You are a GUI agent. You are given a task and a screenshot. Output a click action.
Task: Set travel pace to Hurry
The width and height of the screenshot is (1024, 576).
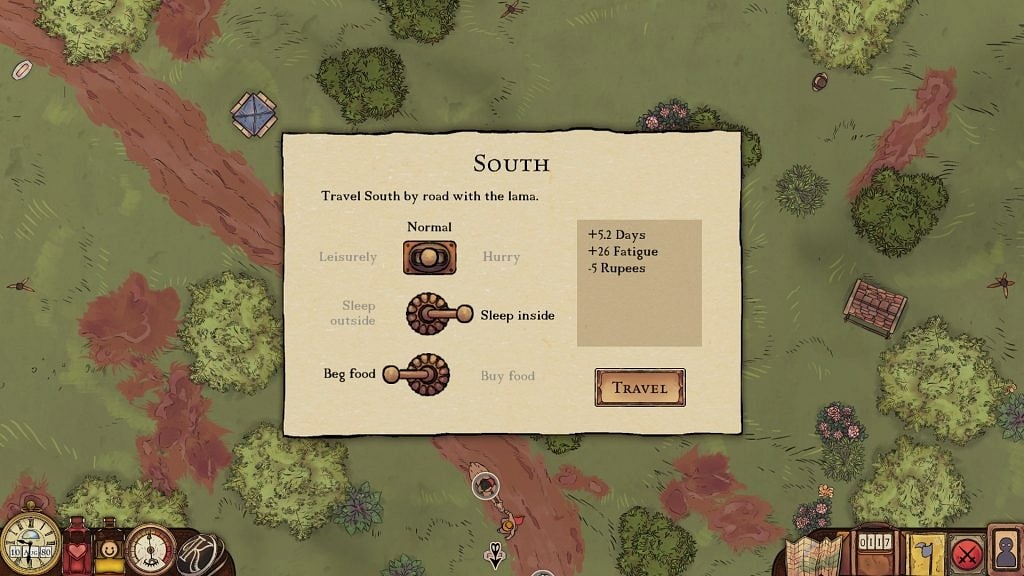501,257
